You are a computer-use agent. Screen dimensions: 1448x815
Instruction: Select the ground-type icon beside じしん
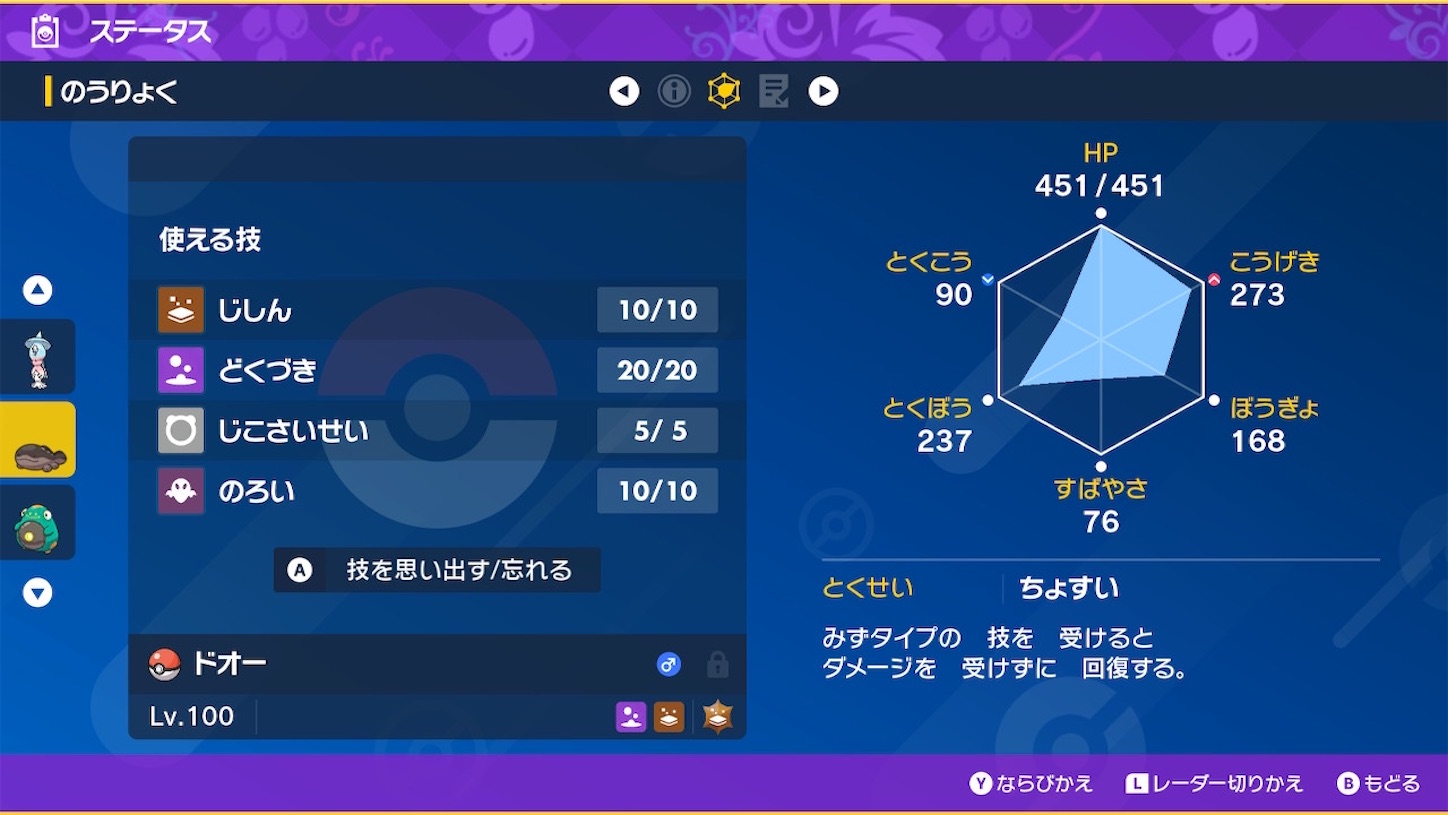point(180,310)
